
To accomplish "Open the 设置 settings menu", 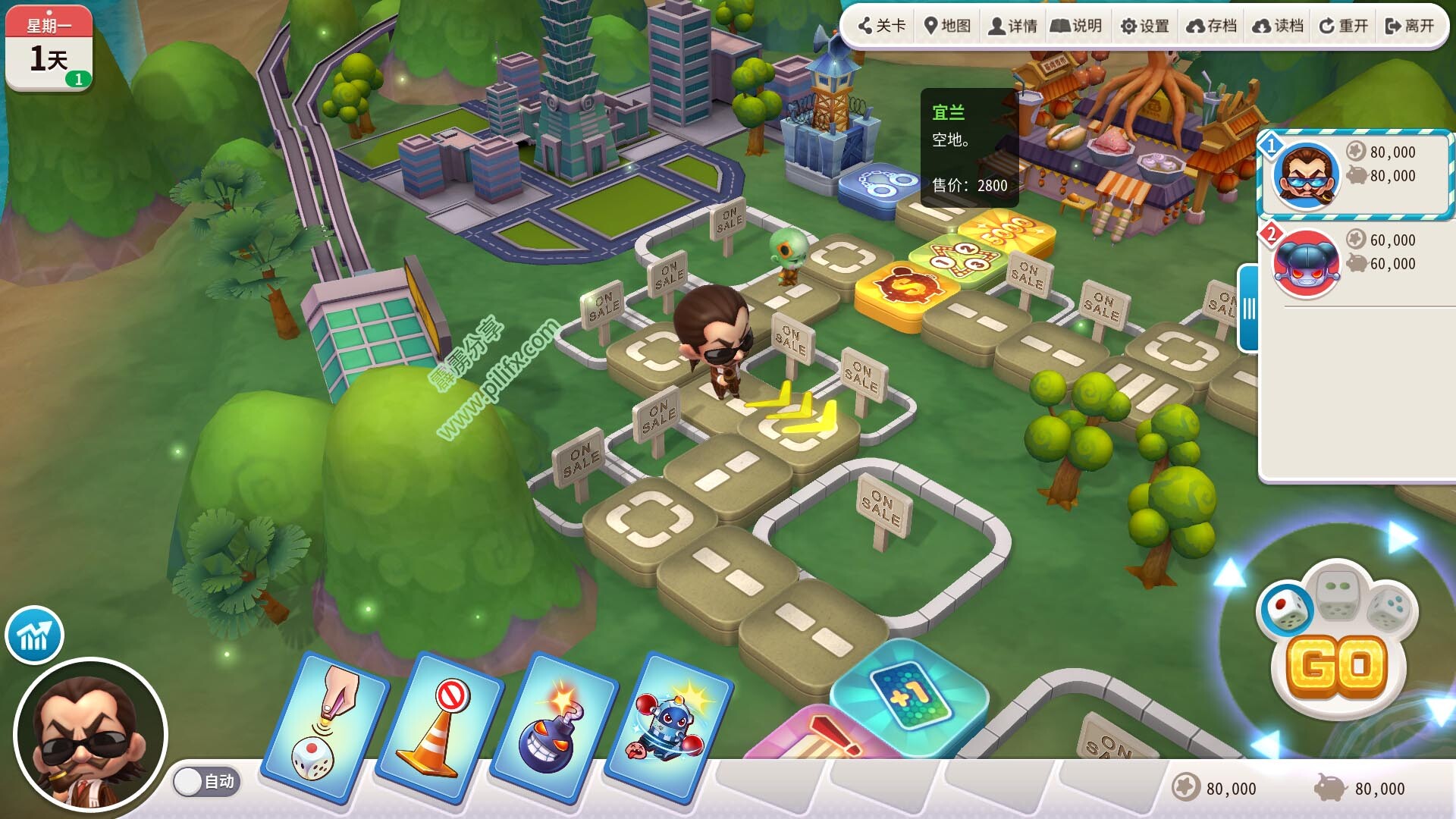I will point(1144,27).
